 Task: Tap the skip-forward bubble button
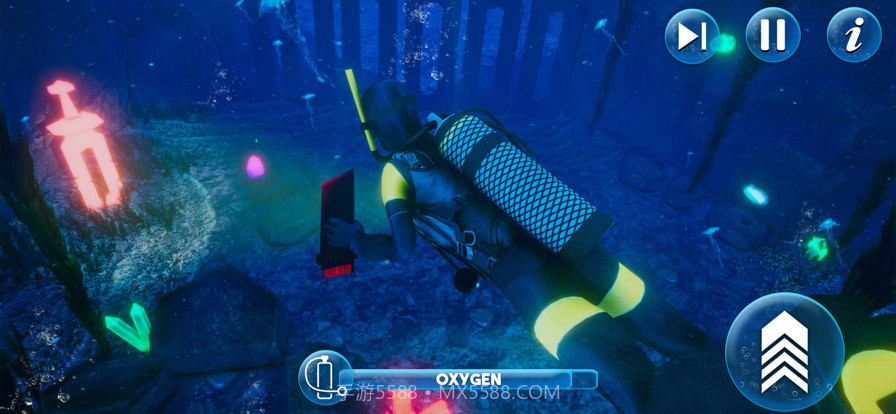692,35
